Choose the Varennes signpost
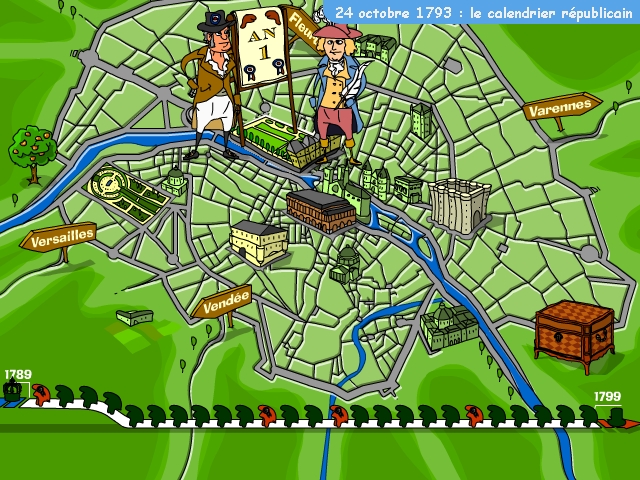 (560, 108)
